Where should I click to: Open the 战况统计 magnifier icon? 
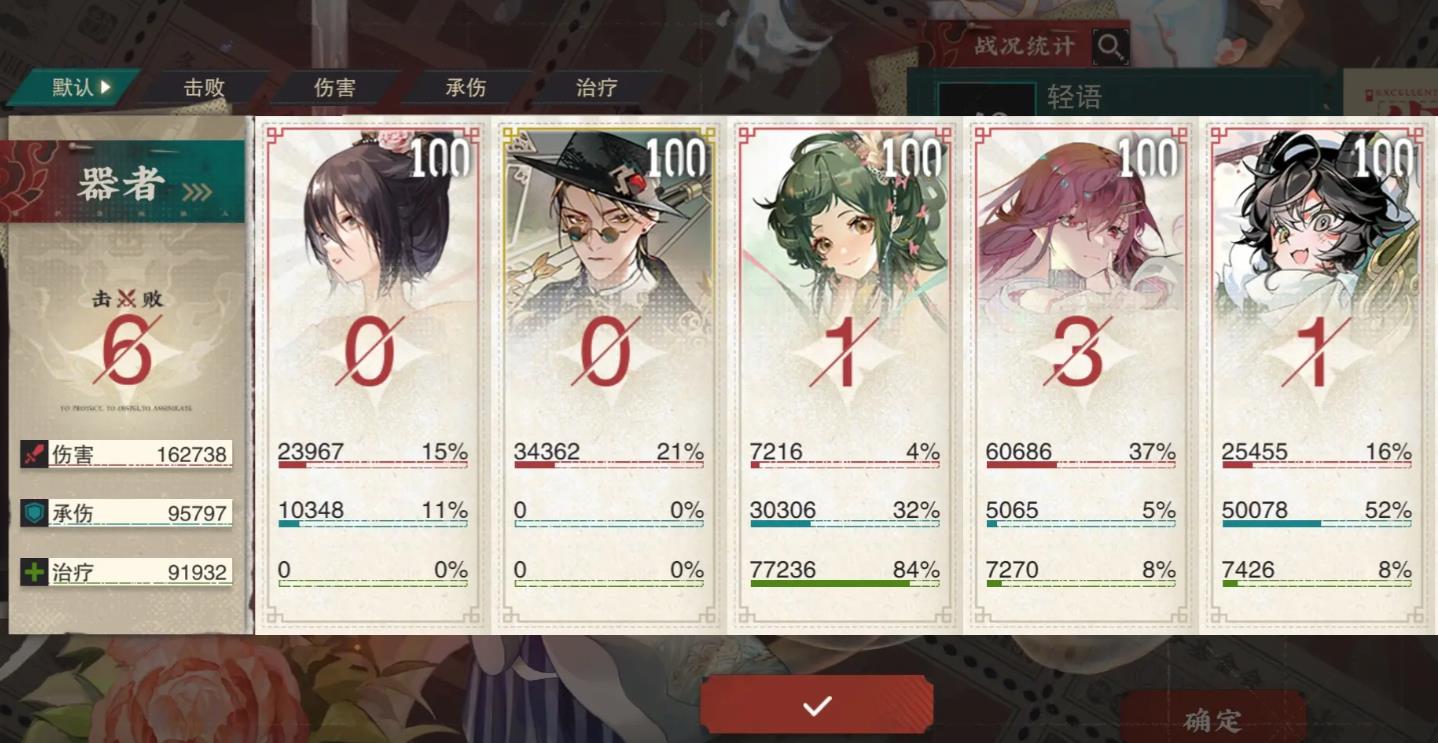(x=1110, y=46)
